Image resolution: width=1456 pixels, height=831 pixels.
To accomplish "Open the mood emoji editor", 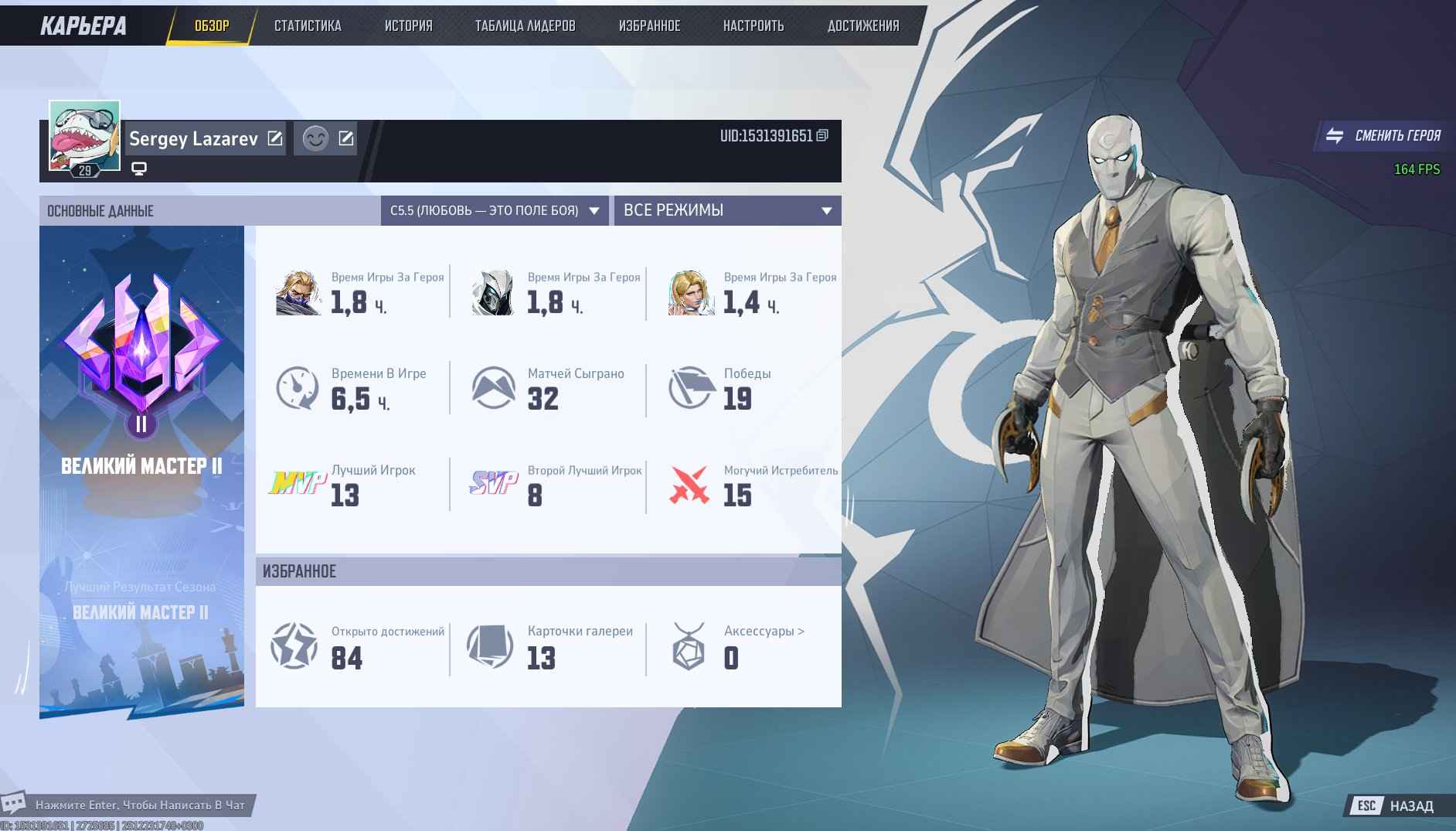I will pyautogui.click(x=315, y=139).
